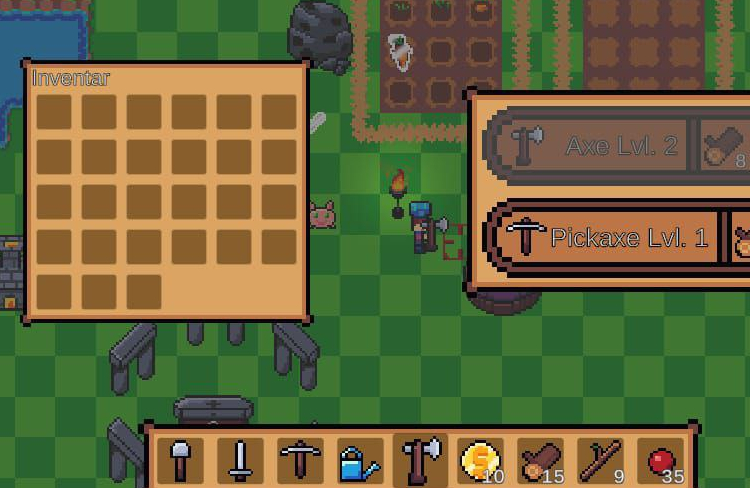Equip the sword from the hotbar
The height and width of the screenshot is (488, 750).
(x=240, y=461)
